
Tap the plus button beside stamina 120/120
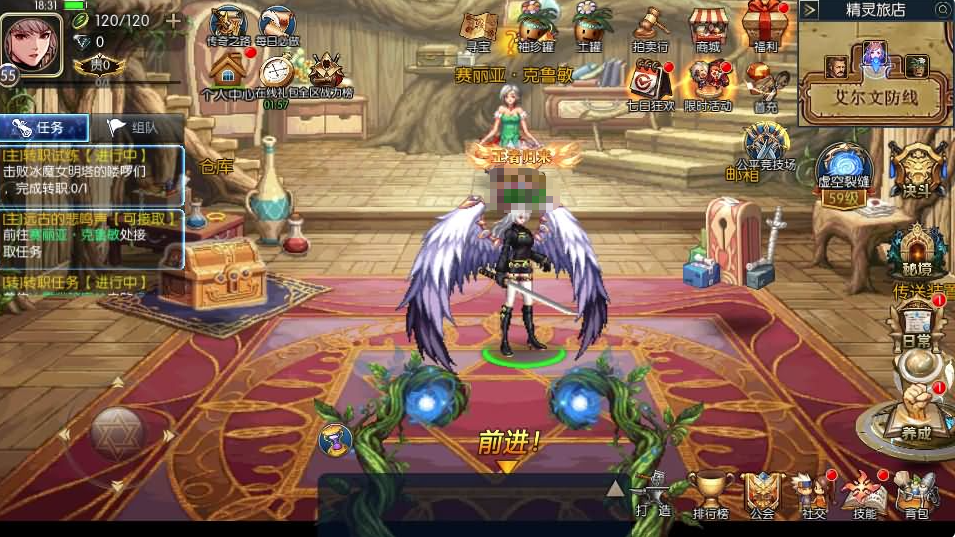(173, 21)
